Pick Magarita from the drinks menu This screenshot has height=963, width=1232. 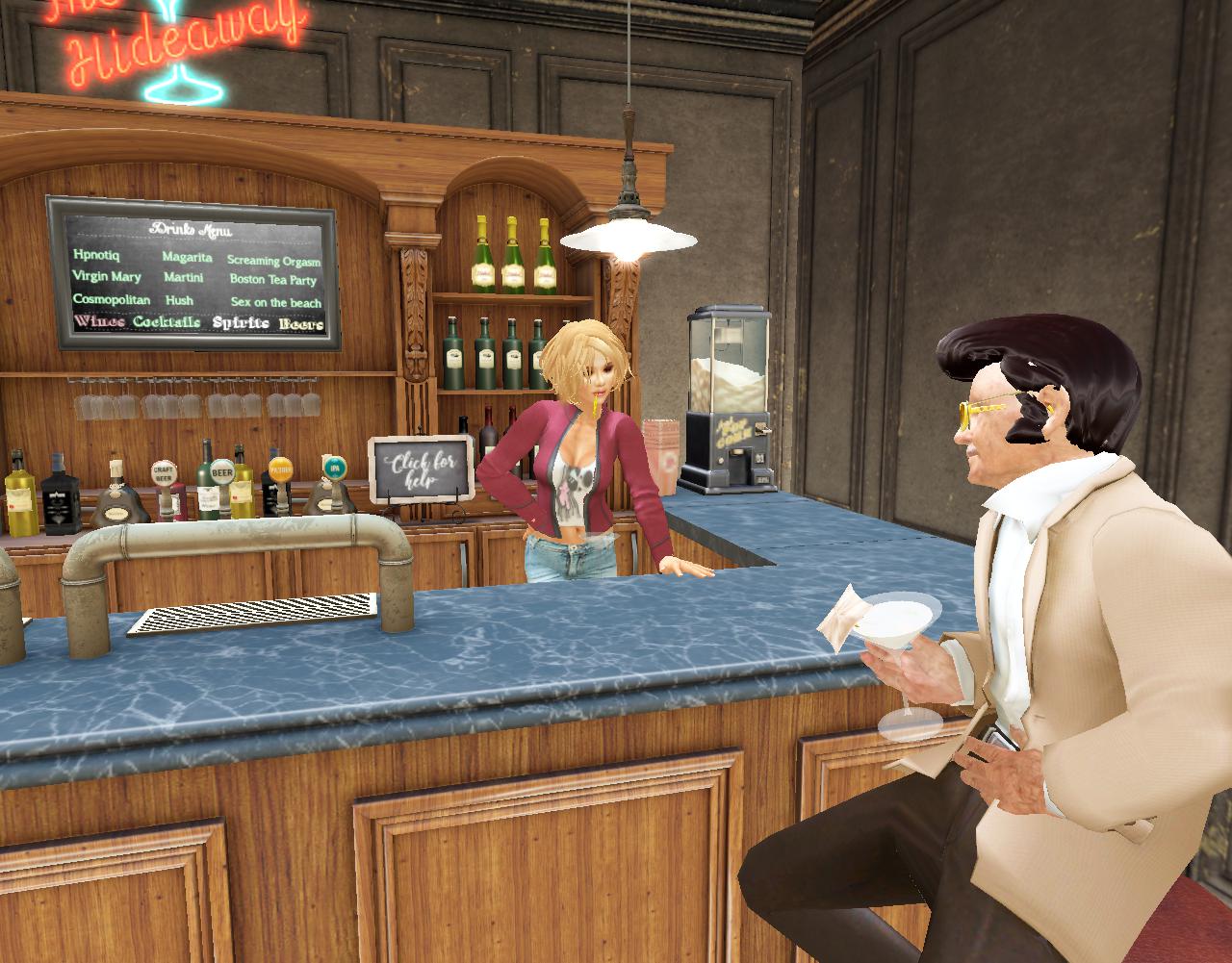tap(187, 257)
